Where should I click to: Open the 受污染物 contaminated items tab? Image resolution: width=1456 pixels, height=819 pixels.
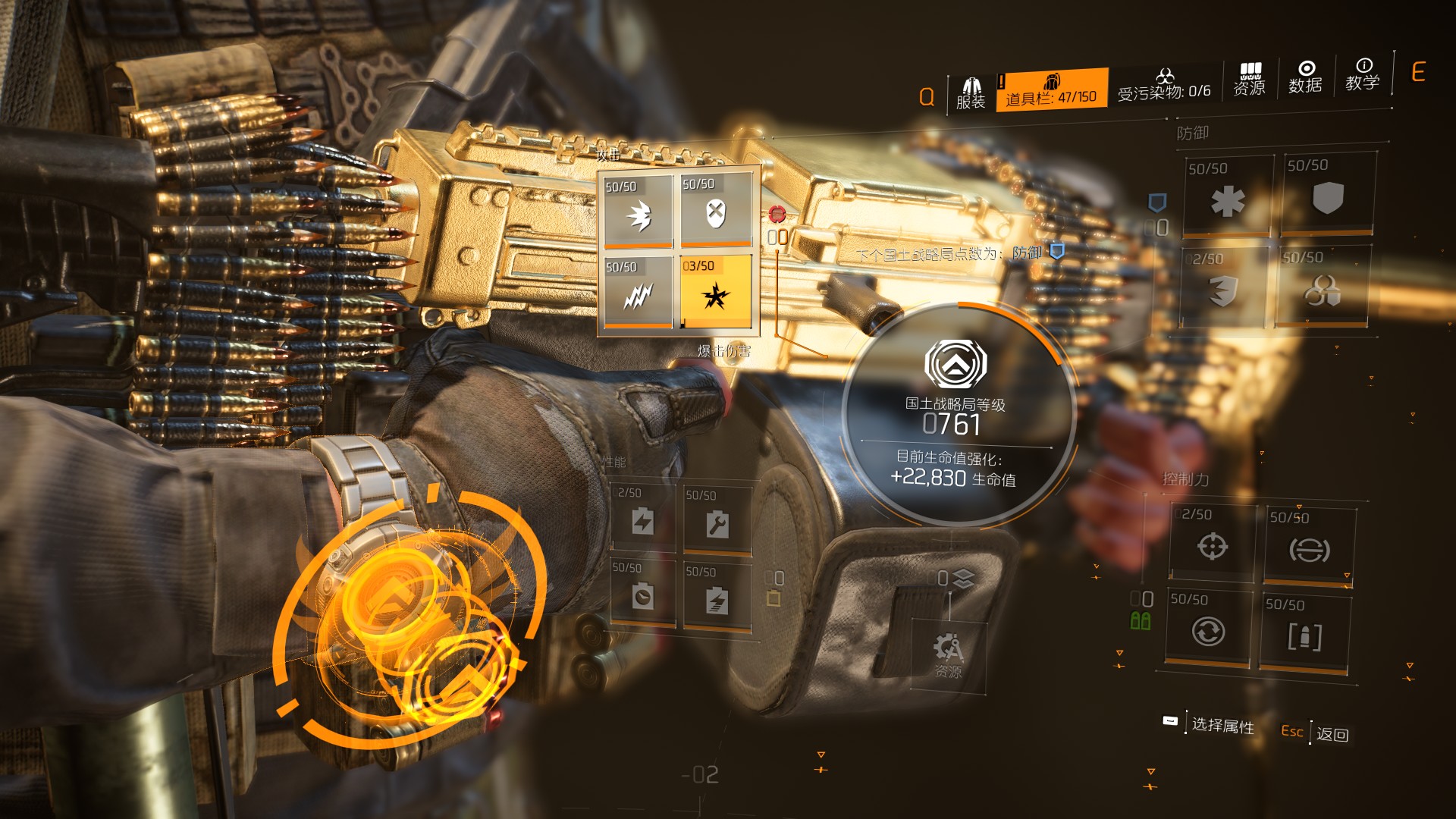pos(1164,85)
